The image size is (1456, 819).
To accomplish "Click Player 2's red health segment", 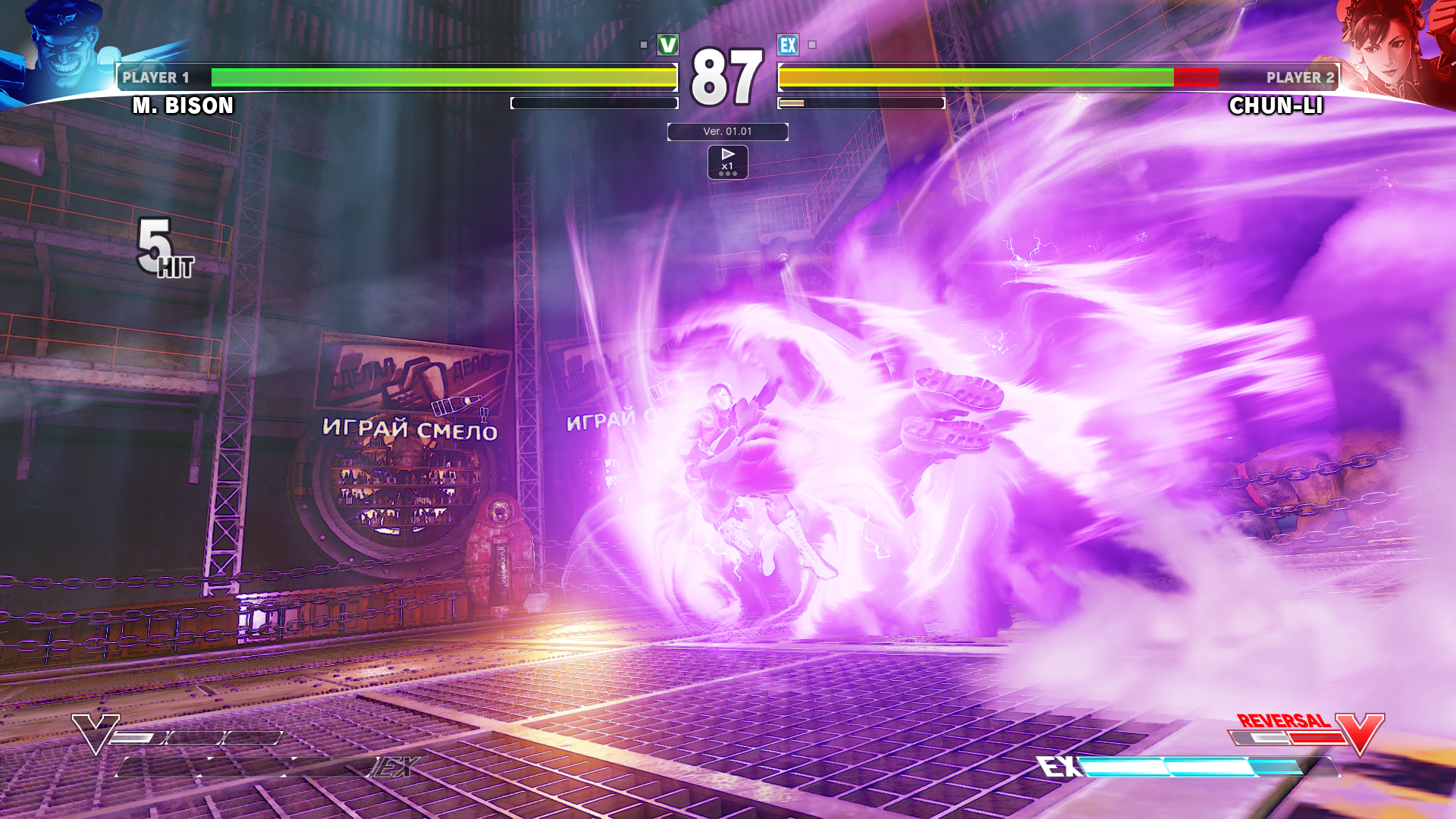I will pos(1197,76).
